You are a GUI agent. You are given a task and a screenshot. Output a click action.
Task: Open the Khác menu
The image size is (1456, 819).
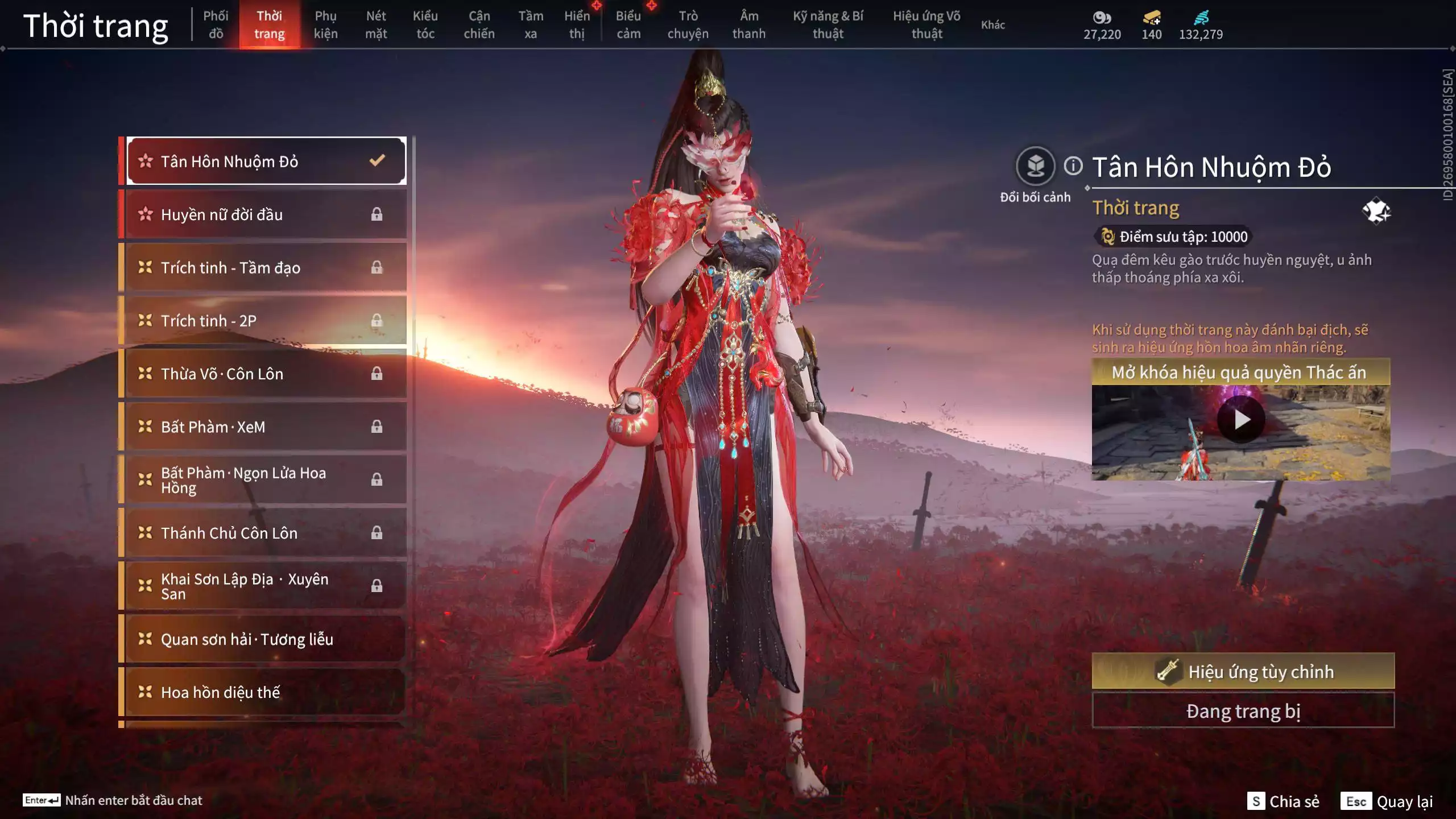point(994,25)
